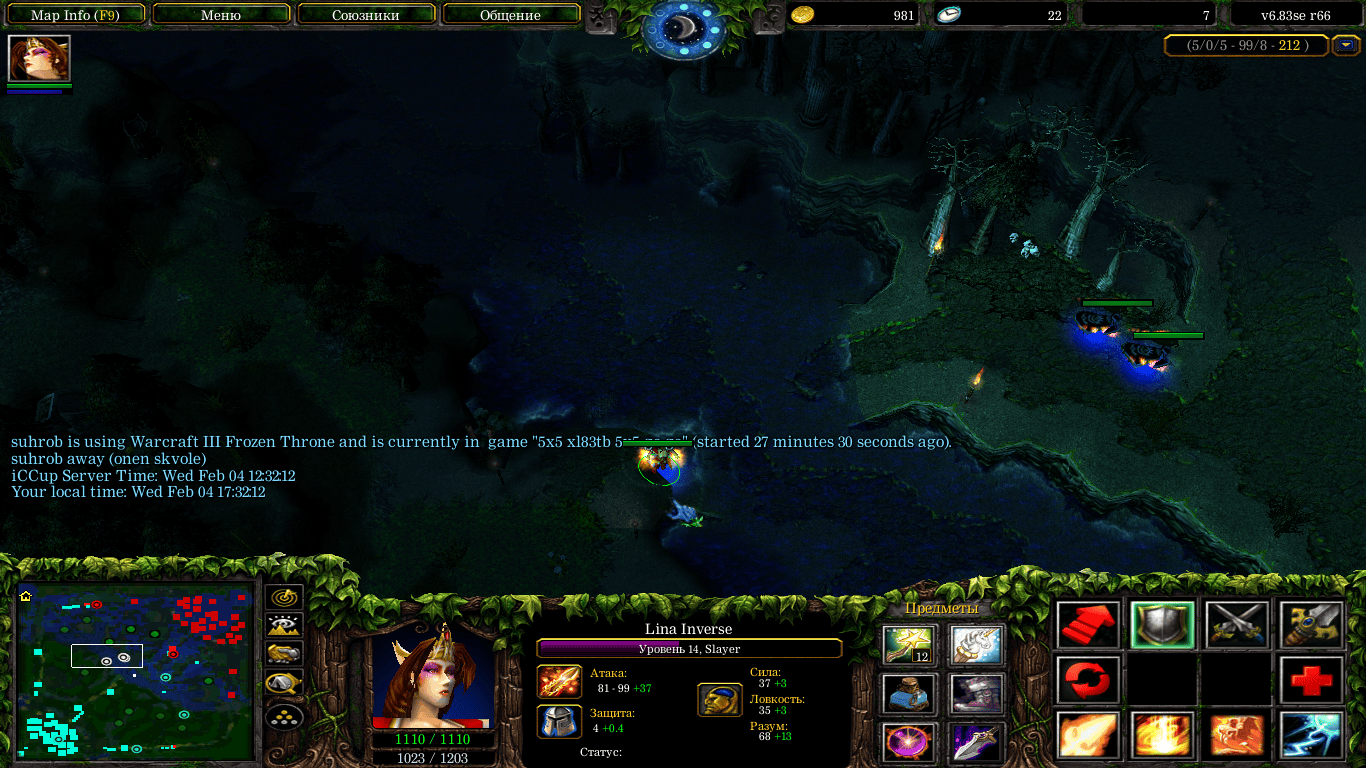Select the white unicorn-head staff item
Screen dimensions: 1366x768
[977, 645]
